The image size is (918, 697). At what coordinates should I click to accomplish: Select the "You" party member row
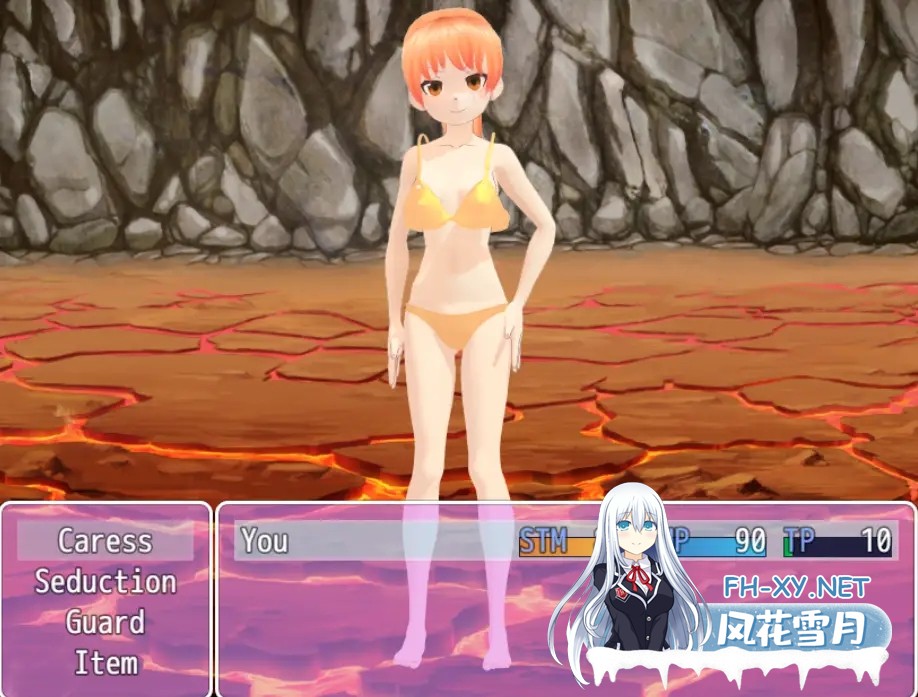(380, 541)
